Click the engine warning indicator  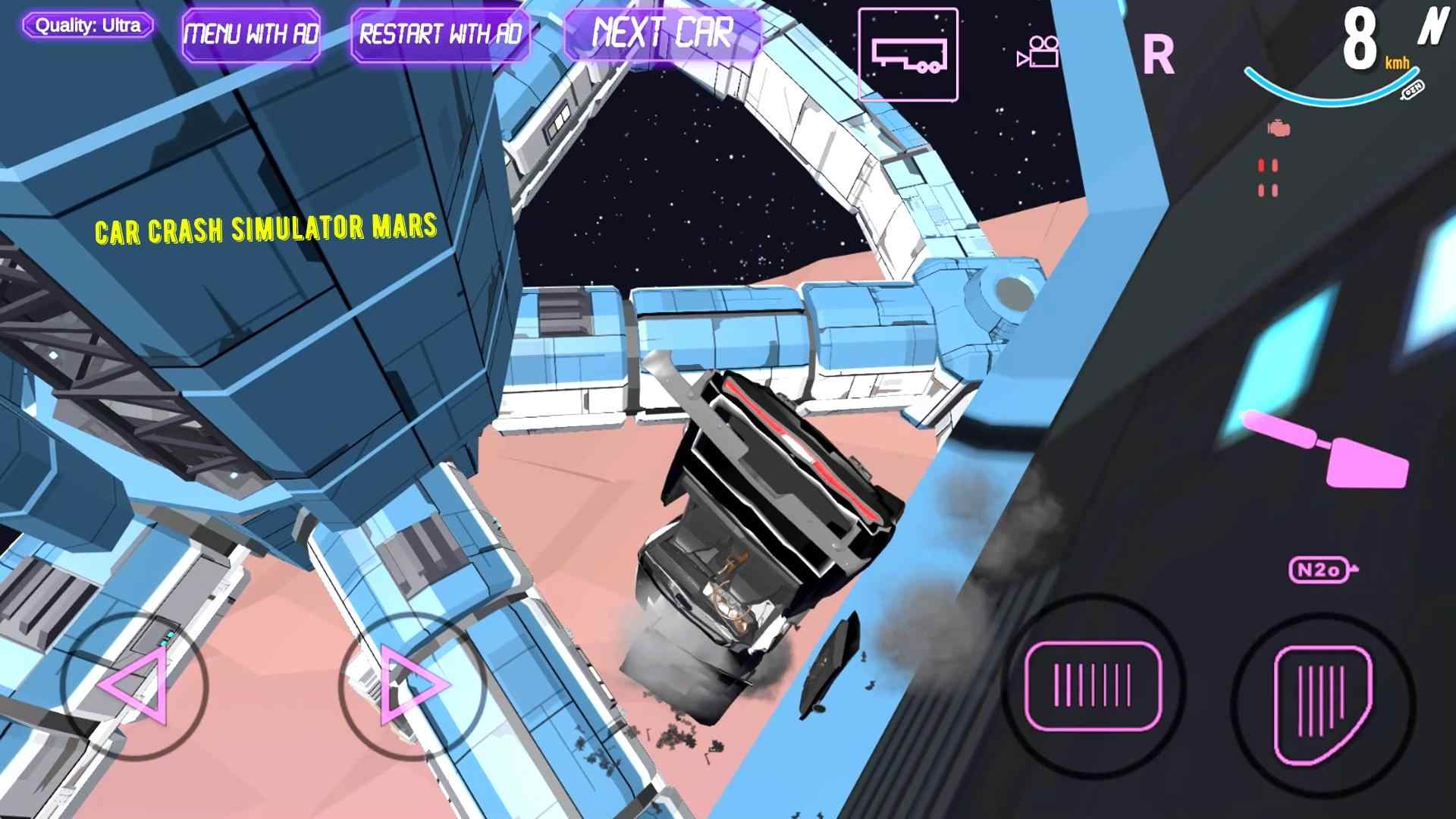1278,126
